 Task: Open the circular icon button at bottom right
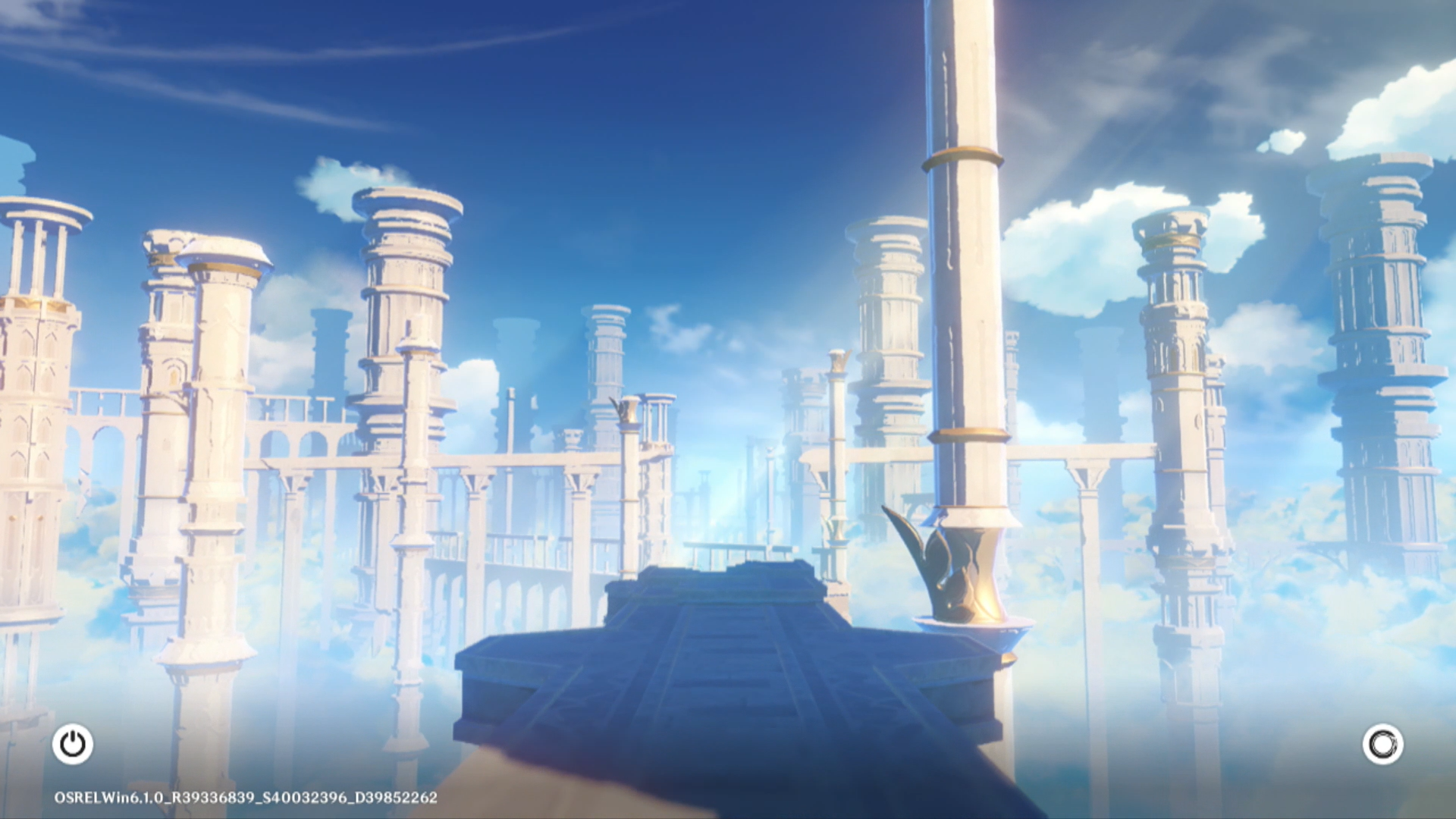tap(1382, 744)
